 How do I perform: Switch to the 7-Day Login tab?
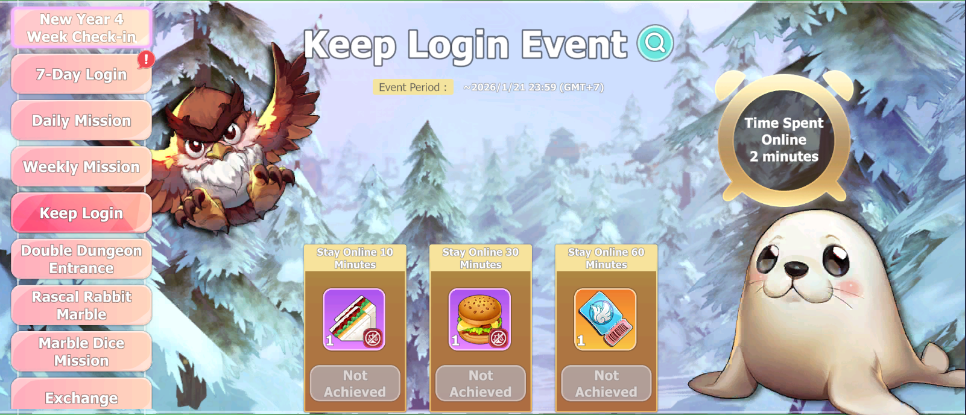81,75
